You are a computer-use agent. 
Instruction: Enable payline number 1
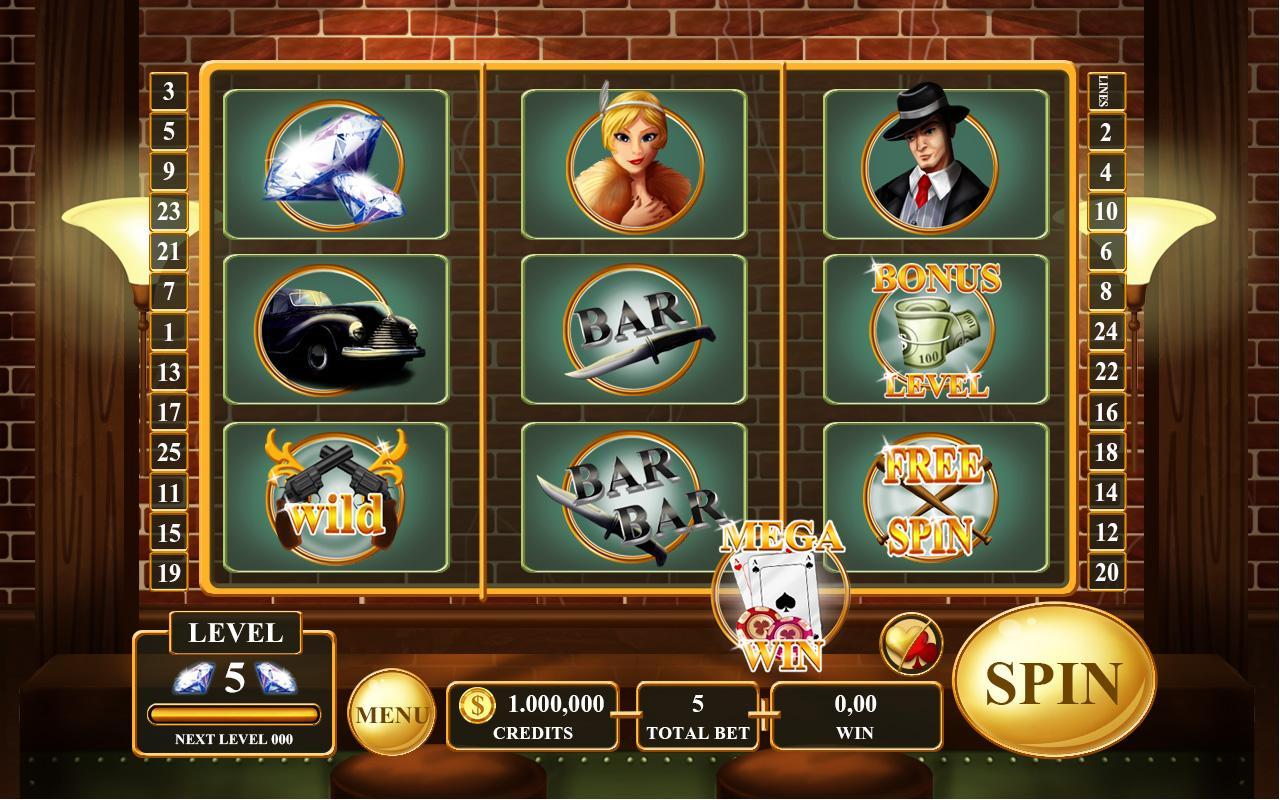point(170,332)
